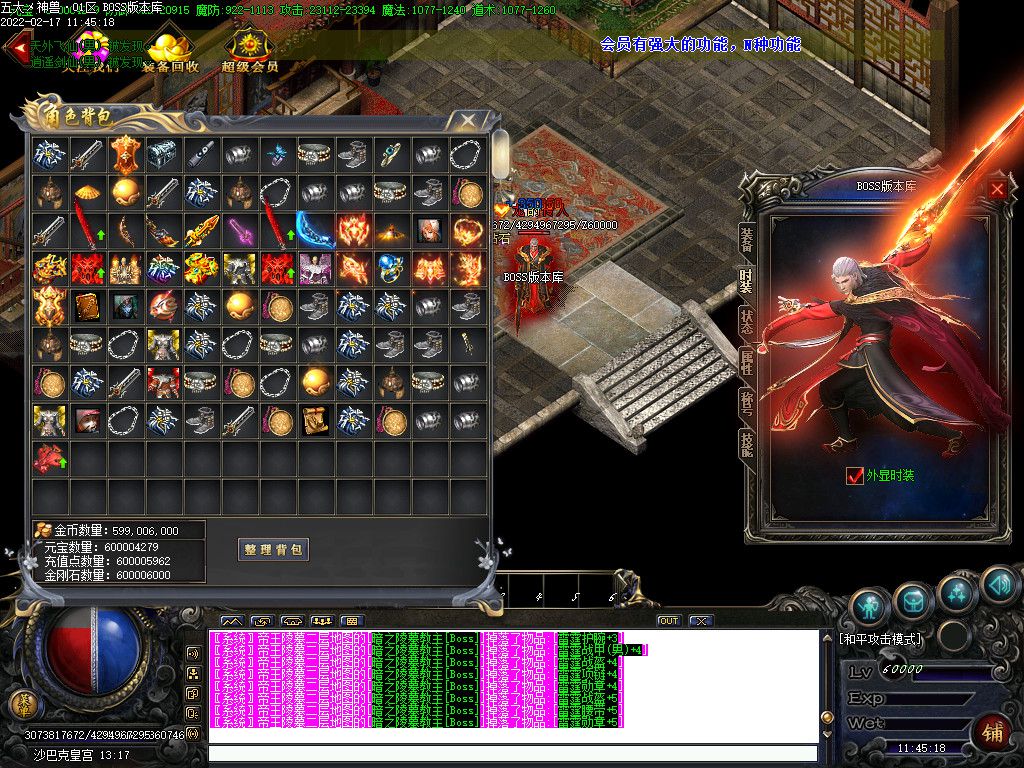
Task: Open the 超级会员 super member menu
Action: [x=249, y=52]
